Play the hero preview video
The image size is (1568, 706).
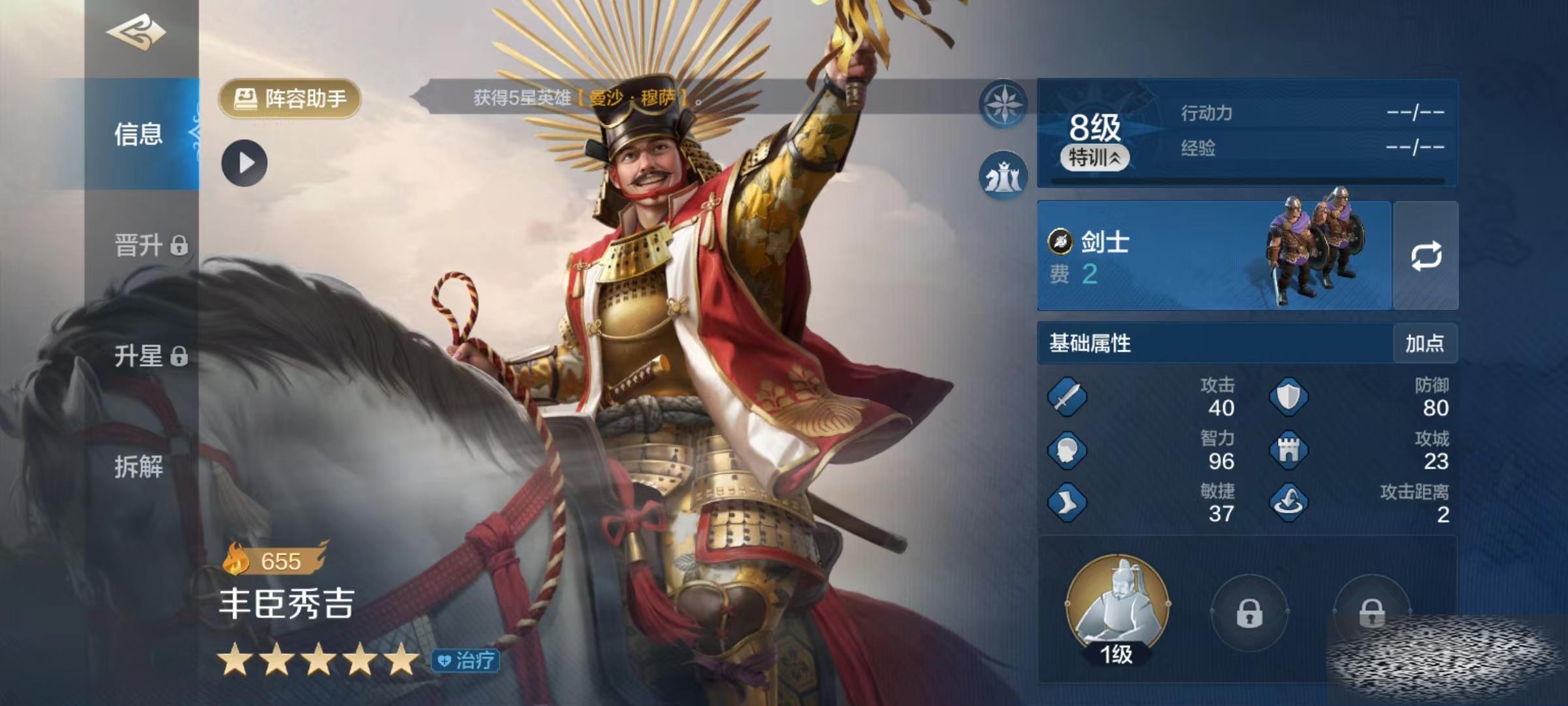pos(244,163)
